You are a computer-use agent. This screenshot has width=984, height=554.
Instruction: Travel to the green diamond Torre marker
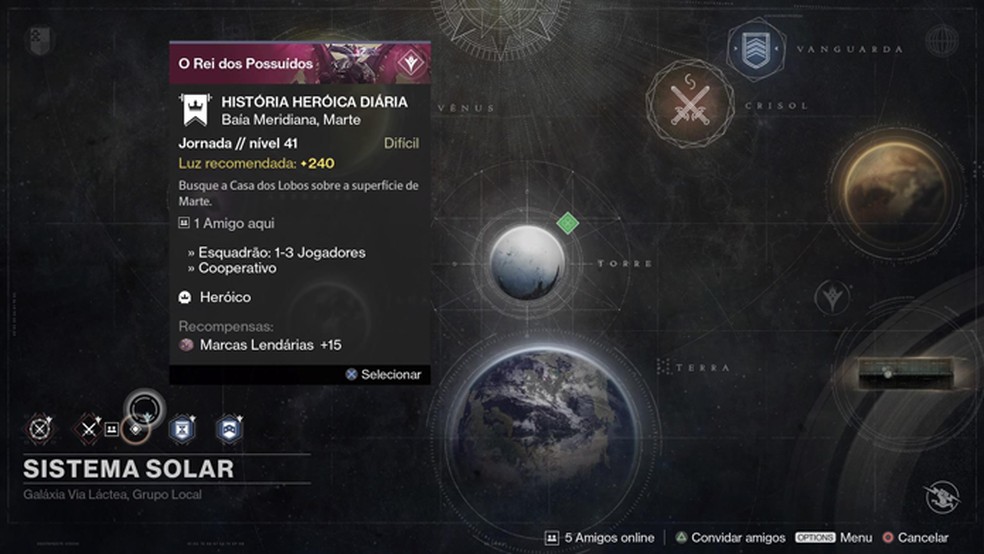[568, 223]
